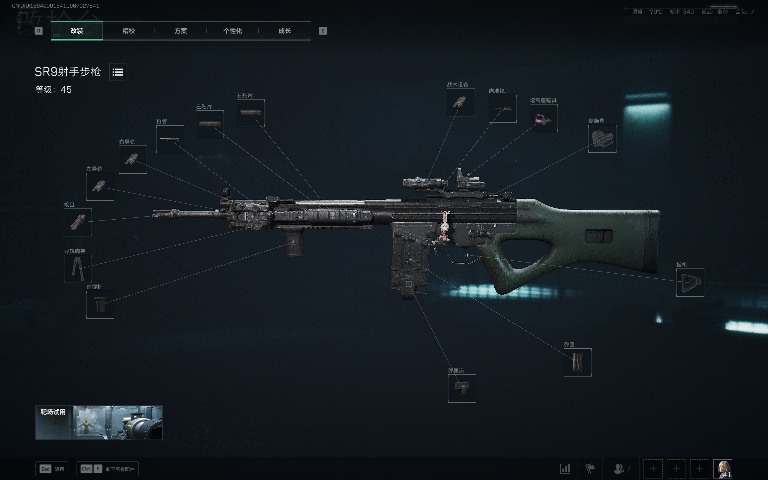Open the friends icon in the bottom bar
This screenshot has width=768, height=480.
click(620, 468)
